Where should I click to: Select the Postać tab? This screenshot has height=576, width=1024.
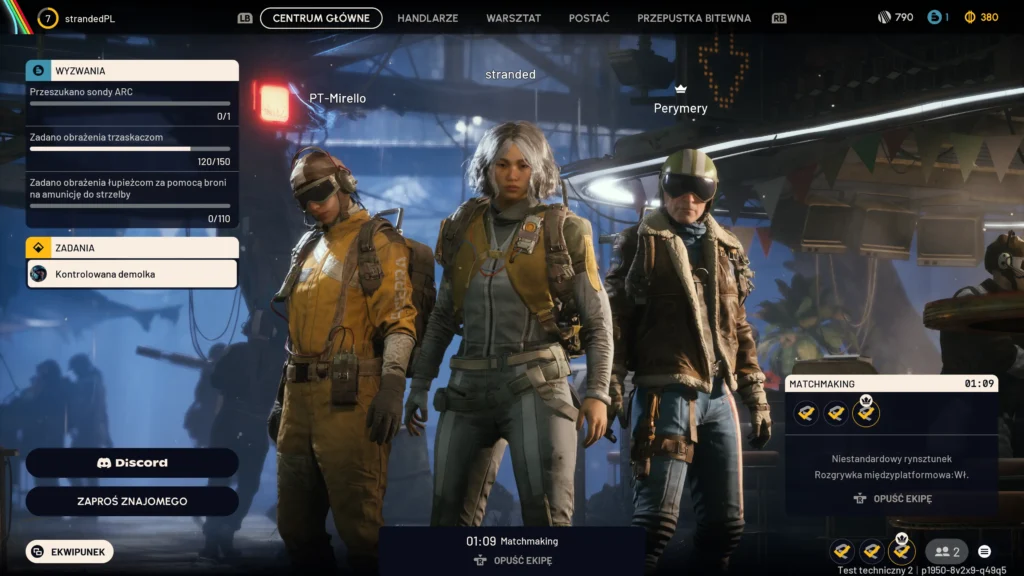589,18
